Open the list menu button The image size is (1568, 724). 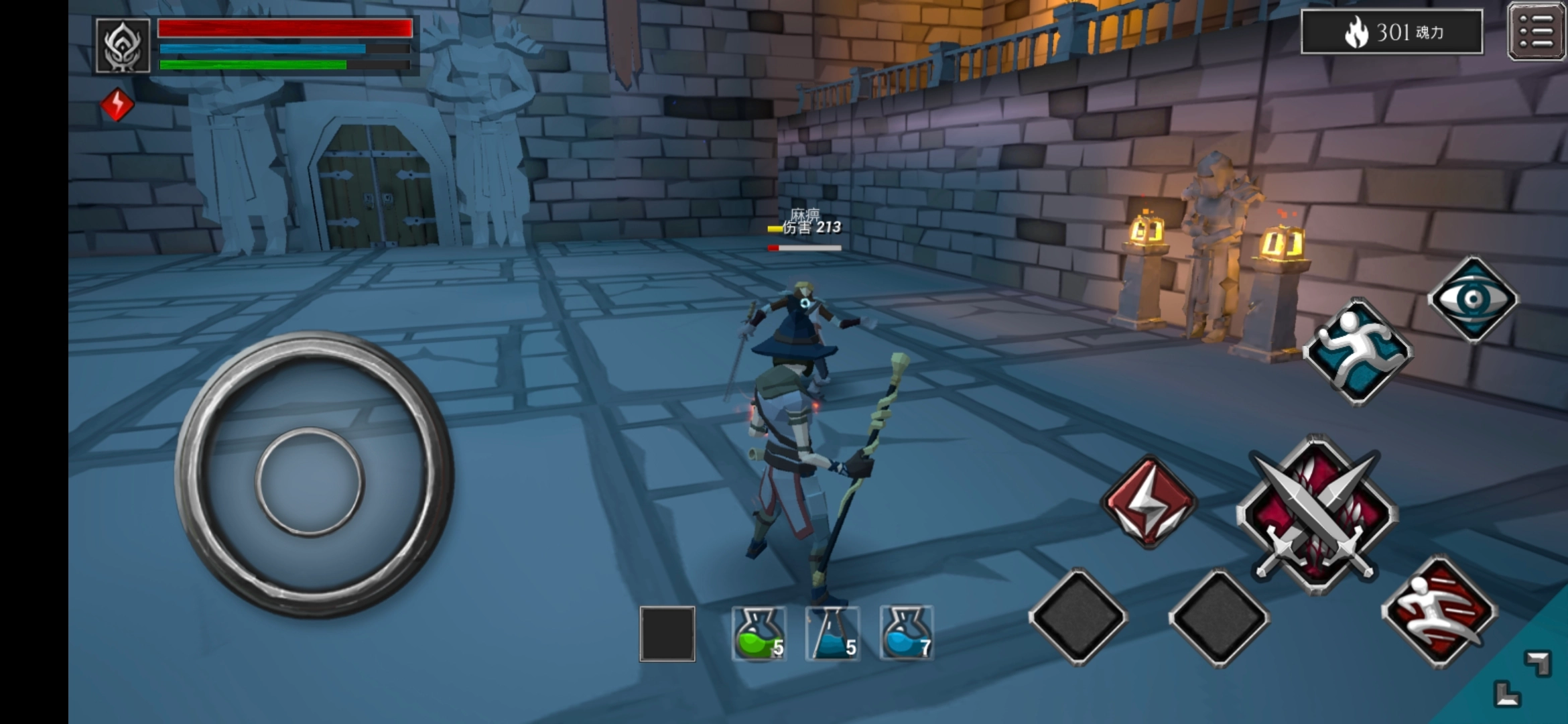coord(1536,32)
